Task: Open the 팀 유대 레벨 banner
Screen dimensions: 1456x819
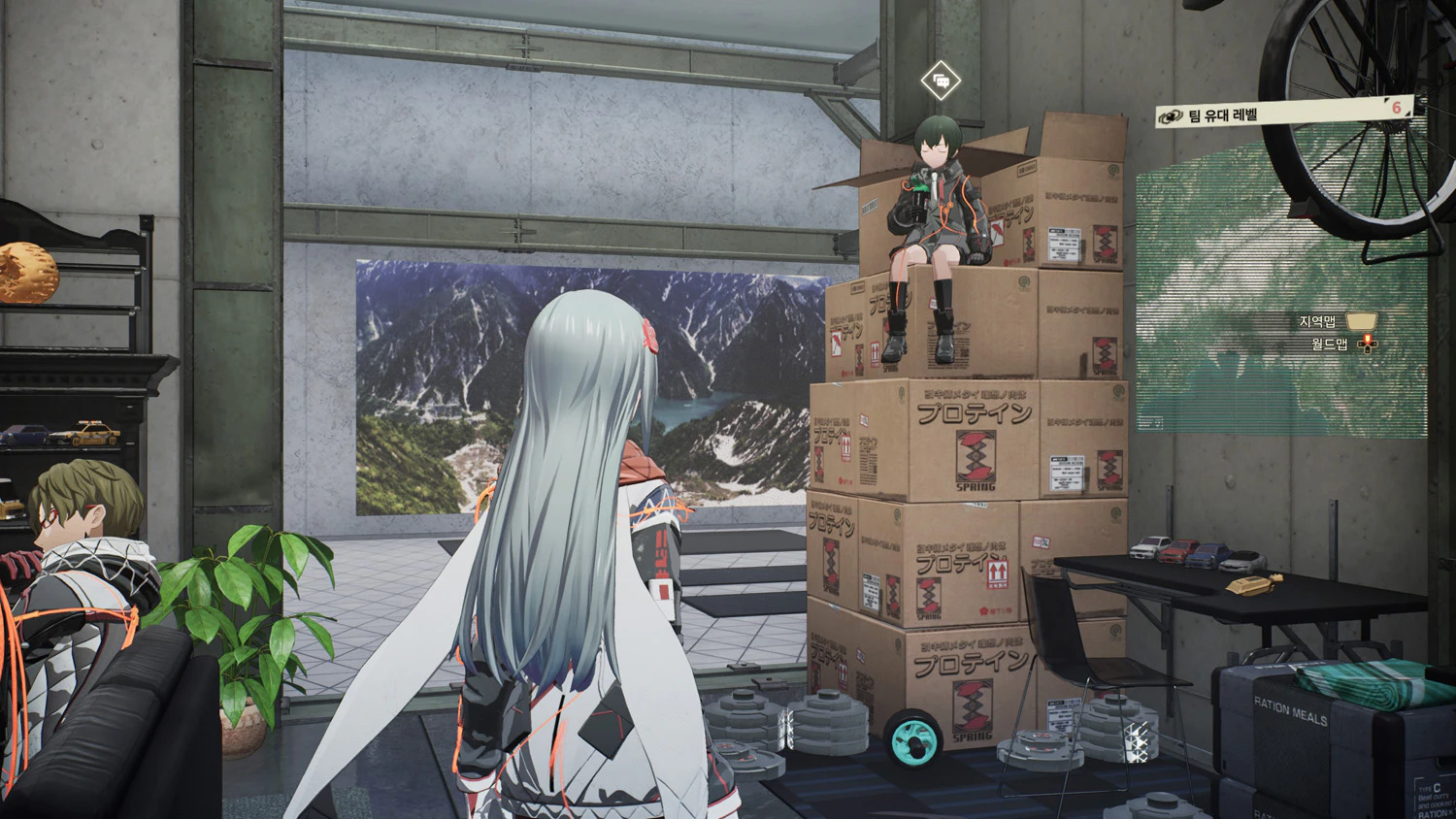Action: click(1281, 112)
